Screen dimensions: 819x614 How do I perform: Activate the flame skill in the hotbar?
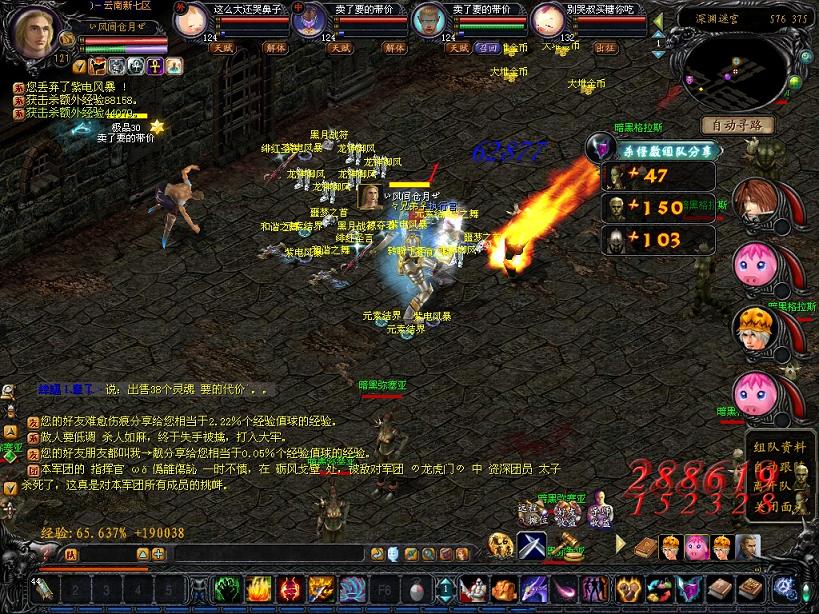click(259, 589)
